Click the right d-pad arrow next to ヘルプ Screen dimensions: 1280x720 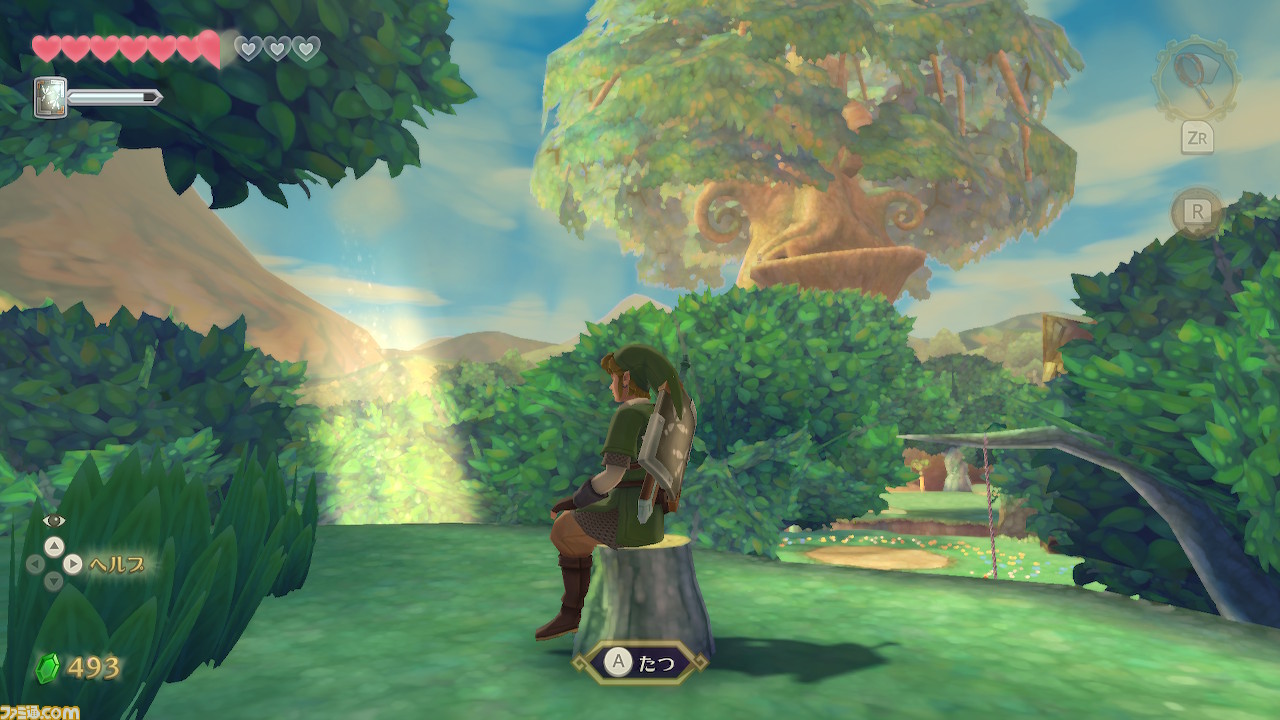pos(73,564)
